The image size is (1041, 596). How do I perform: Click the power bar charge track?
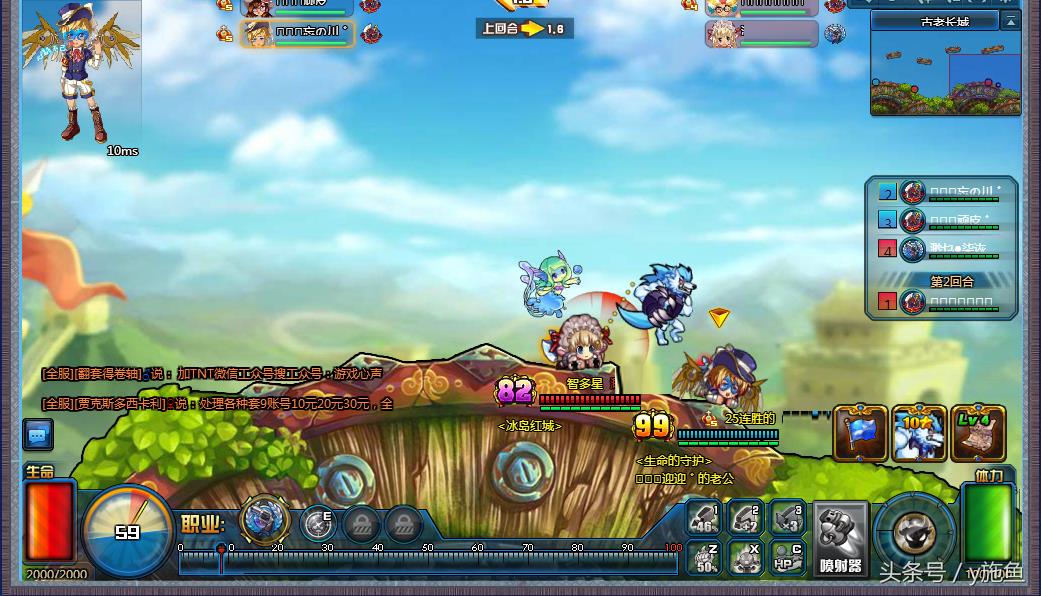point(430,562)
